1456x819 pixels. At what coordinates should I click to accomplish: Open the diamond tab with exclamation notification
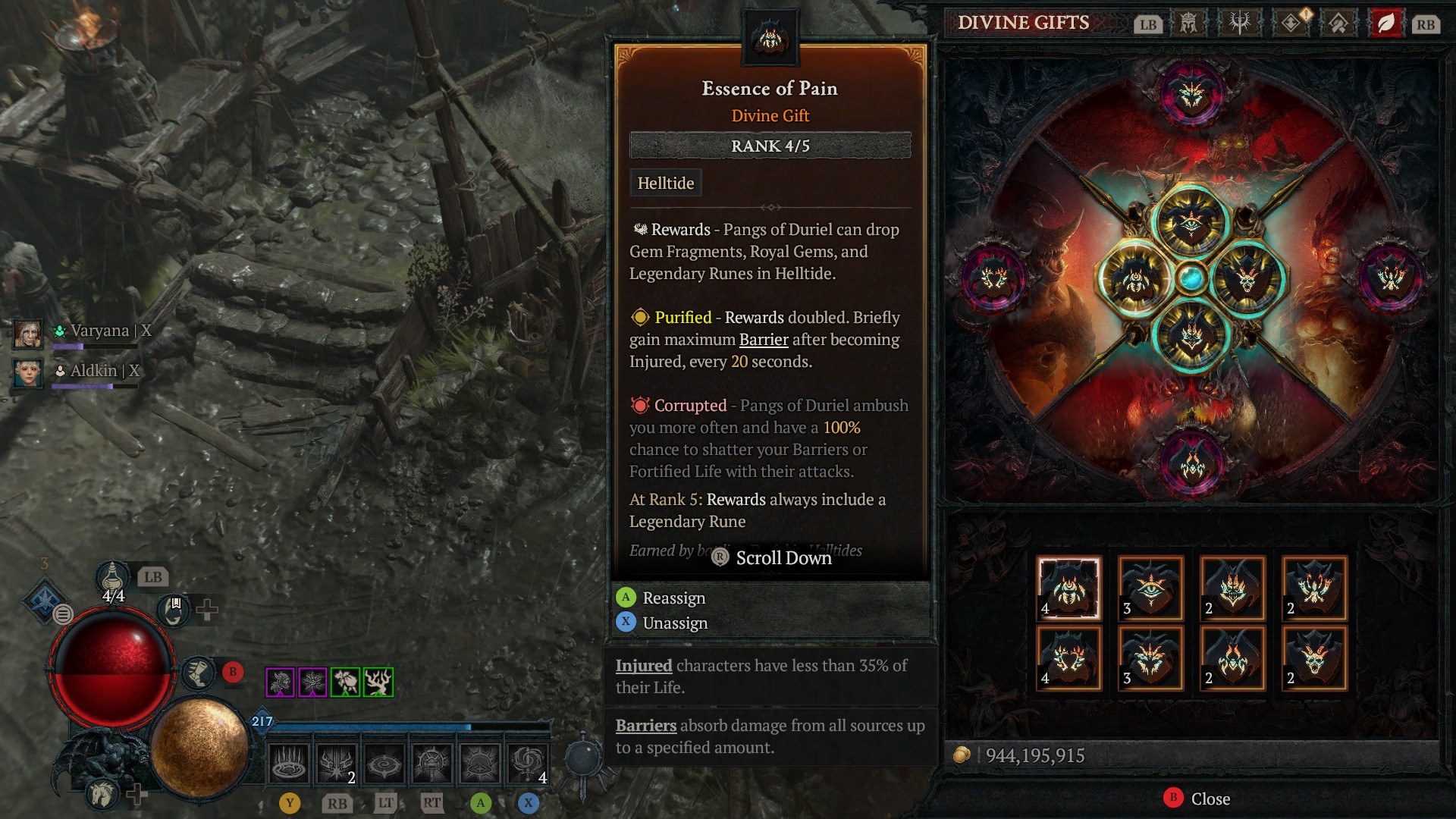coord(1291,23)
